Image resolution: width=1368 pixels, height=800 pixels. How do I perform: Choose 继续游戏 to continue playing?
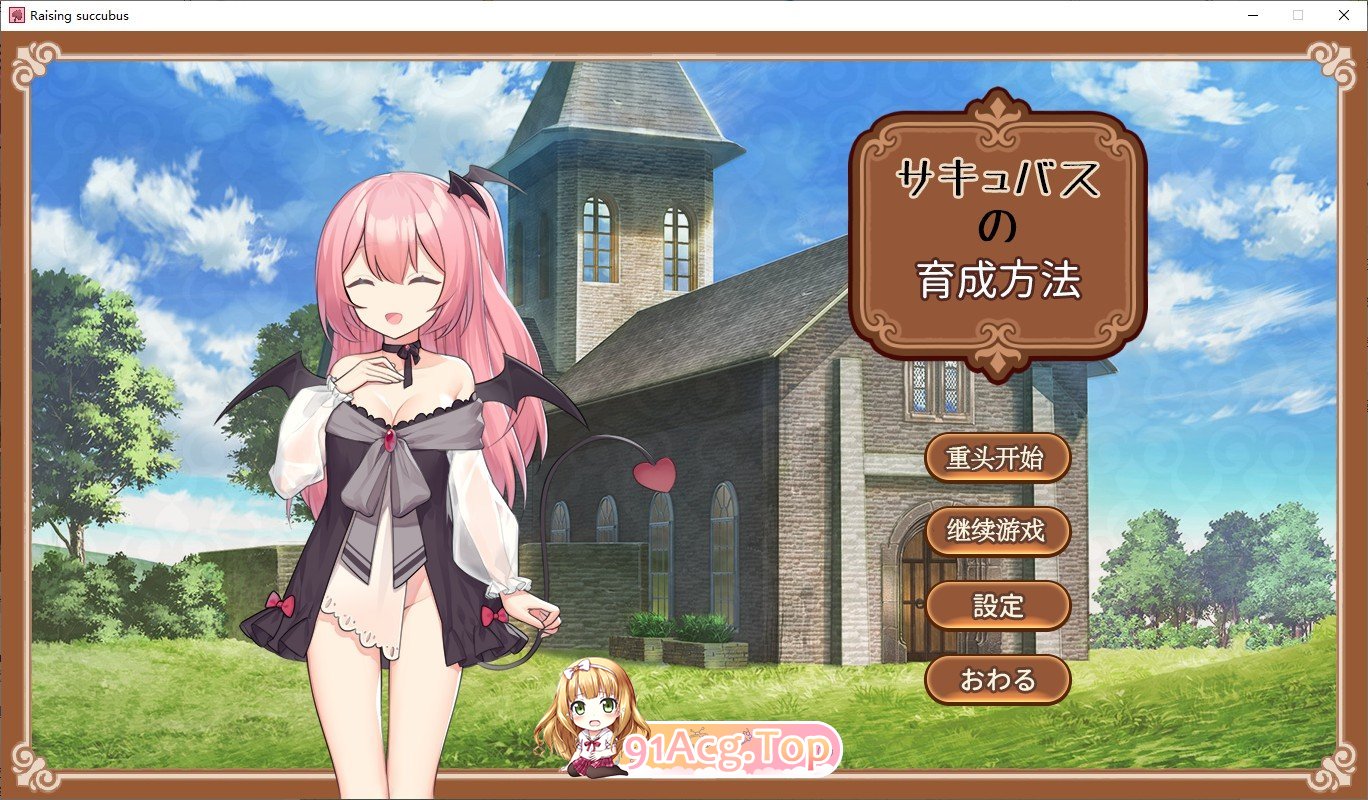[997, 532]
